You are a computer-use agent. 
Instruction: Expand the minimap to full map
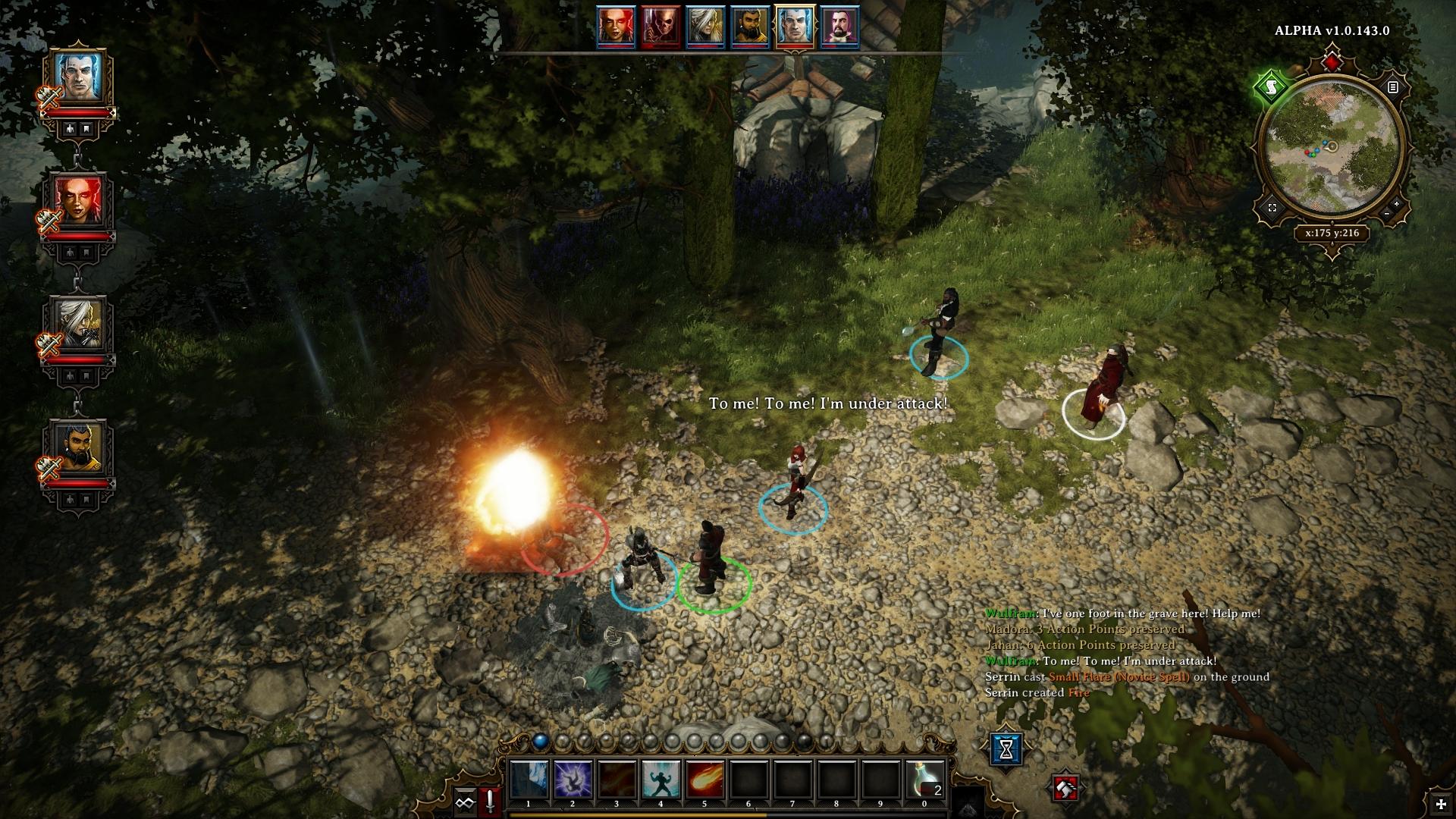[x=1272, y=208]
